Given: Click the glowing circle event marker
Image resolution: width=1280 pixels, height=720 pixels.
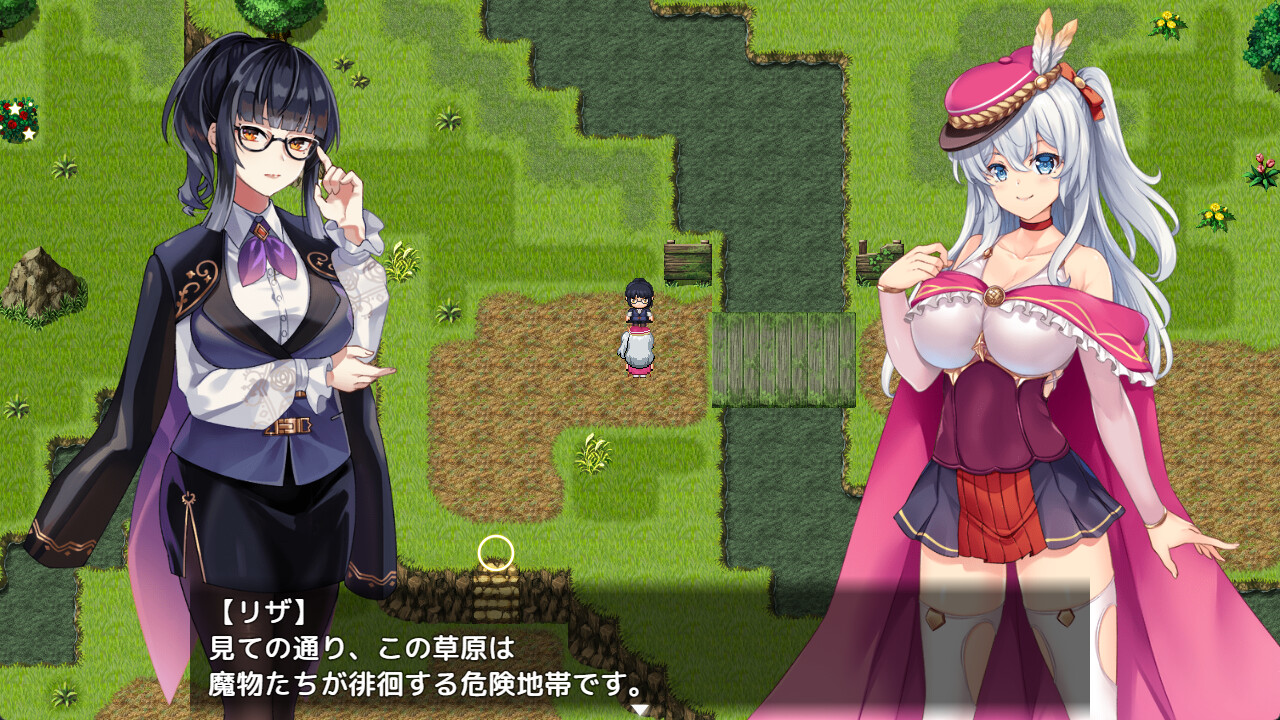Looking at the screenshot, I should 494,552.
